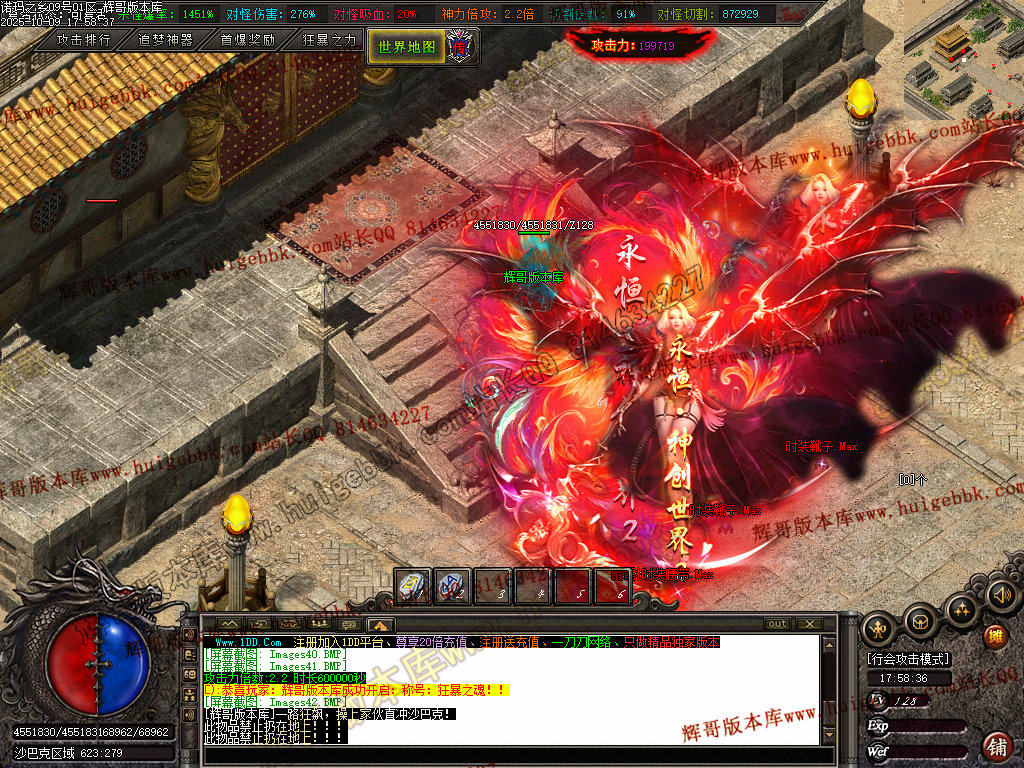Click the chat window's out button
This screenshot has width=1024, height=768.
(777, 624)
